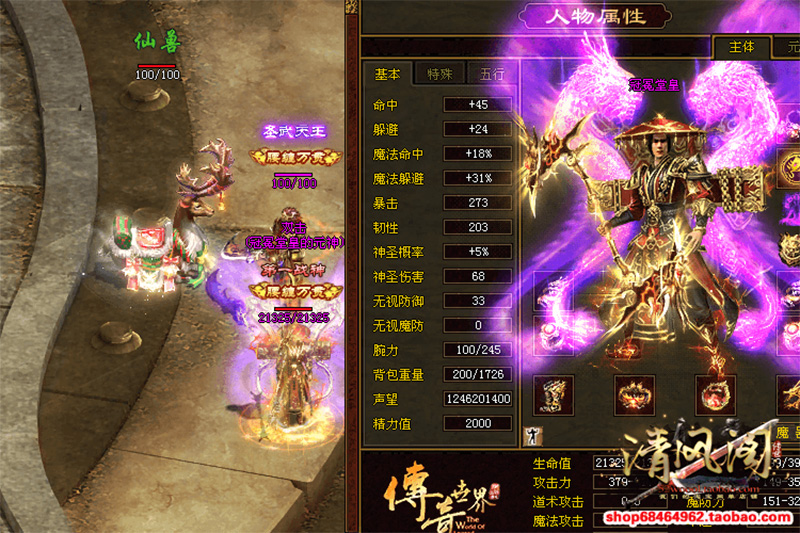Switch to the 主体 character tab
Image resolution: width=800 pixels, height=533 pixels.
[x=742, y=47]
